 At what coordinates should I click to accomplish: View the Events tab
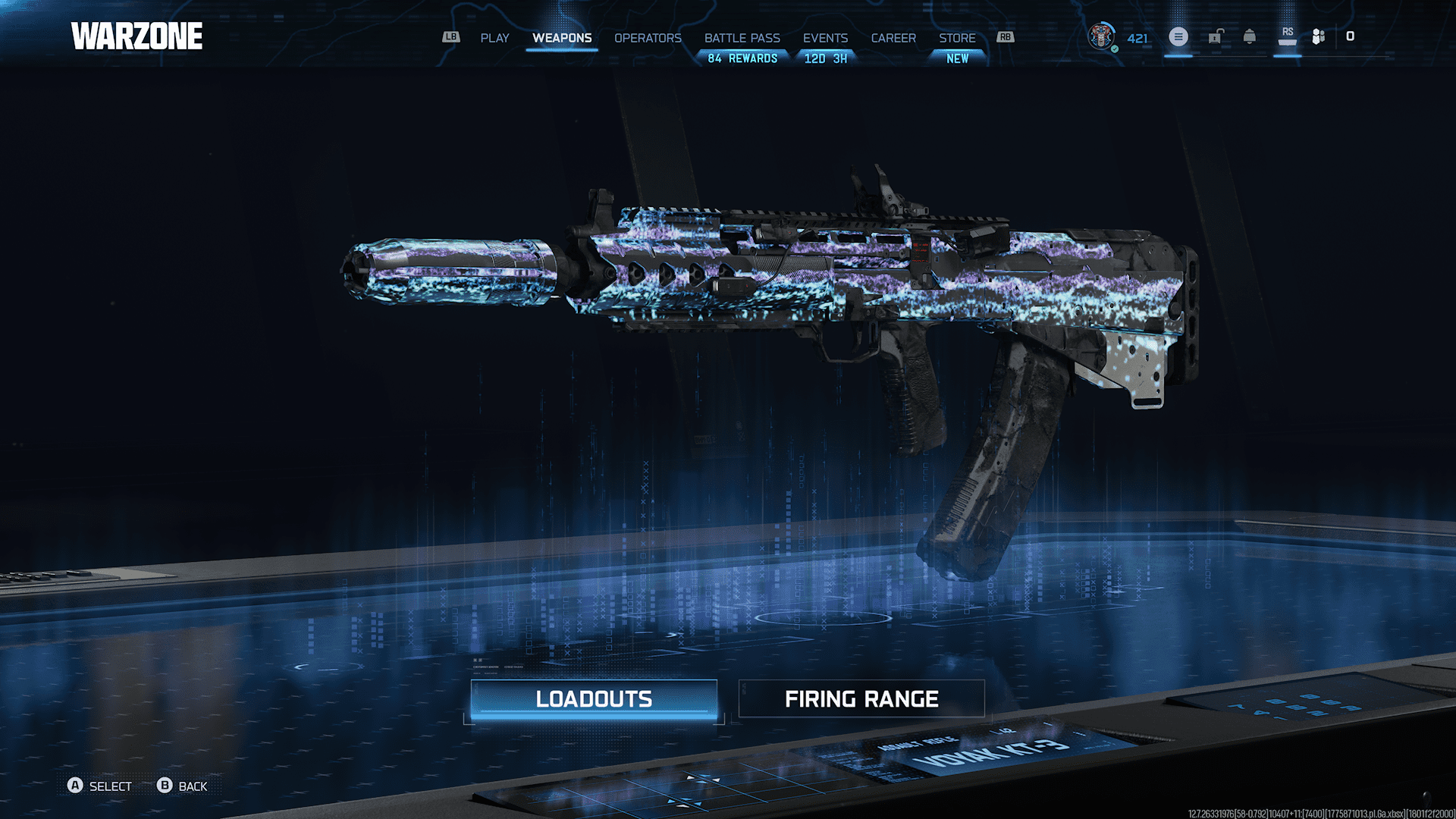(825, 38)
